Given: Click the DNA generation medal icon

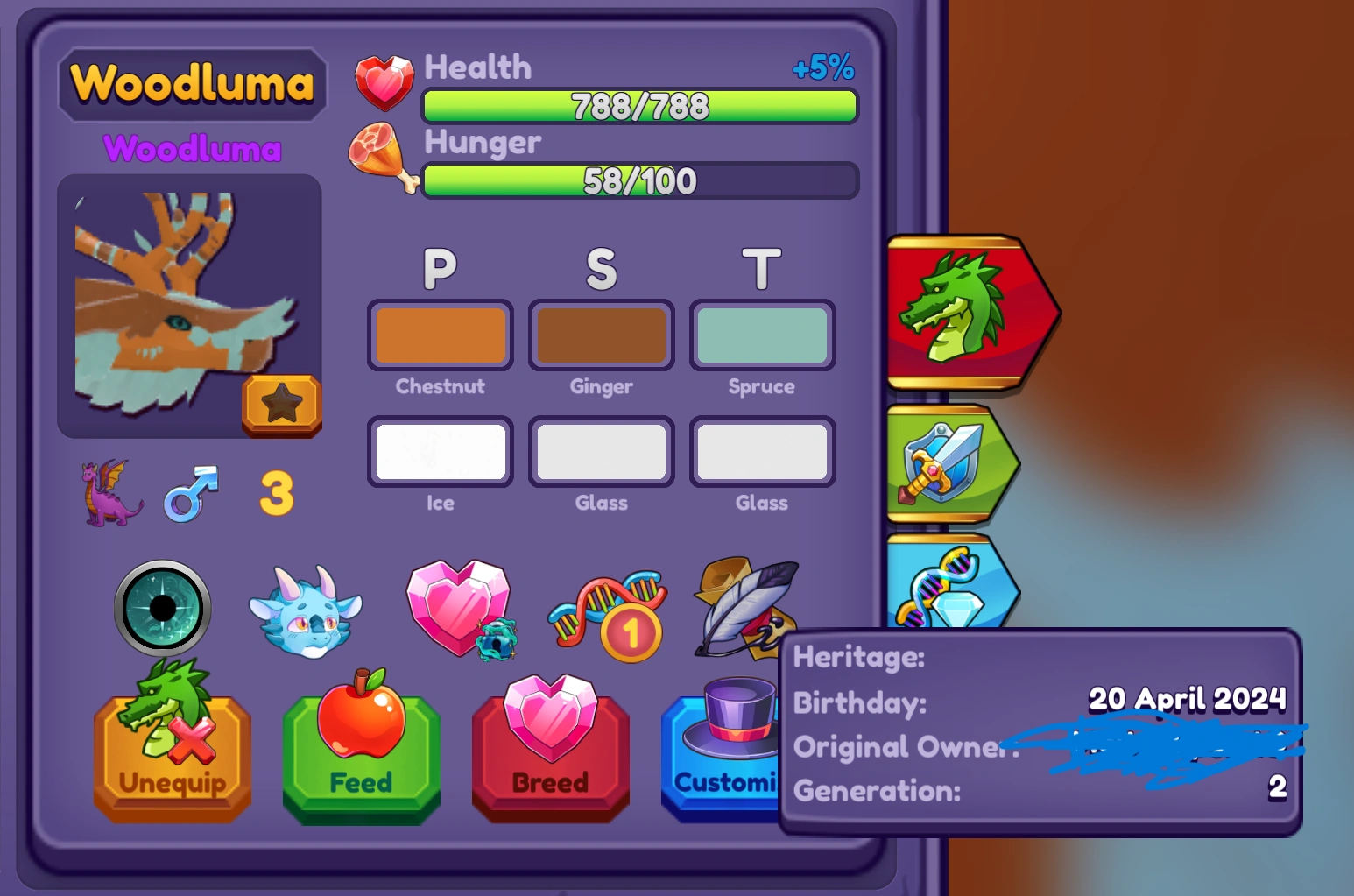Looking at the screenshot, I should [606, 610].
